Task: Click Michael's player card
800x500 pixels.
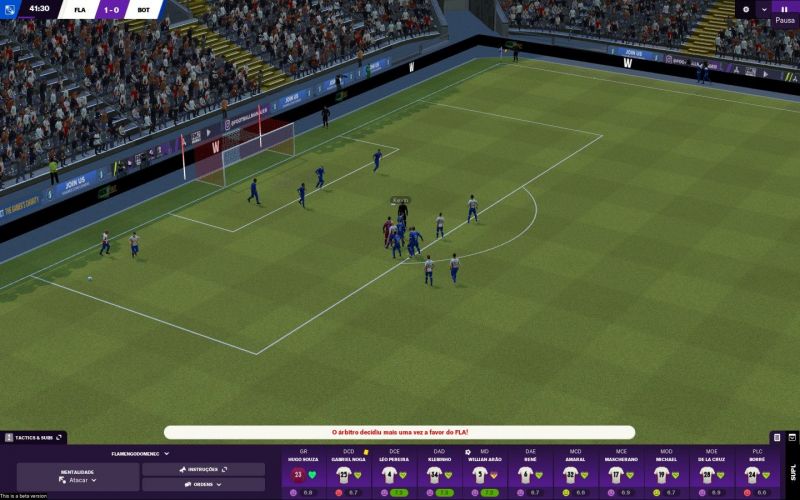Action: pyautogui.click(x=666, y=473)
